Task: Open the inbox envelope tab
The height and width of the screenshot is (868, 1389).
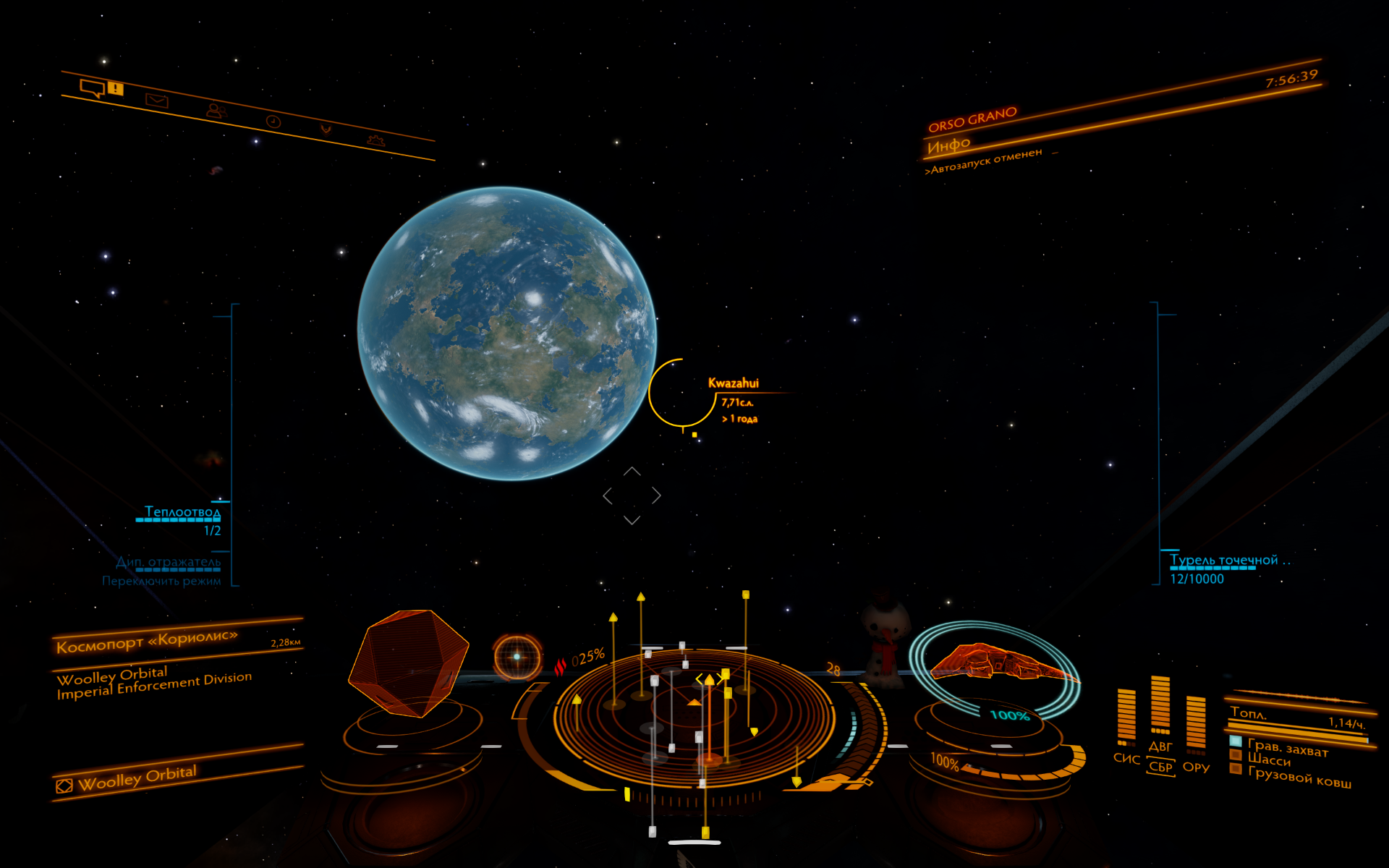Action: pos(156,101)
